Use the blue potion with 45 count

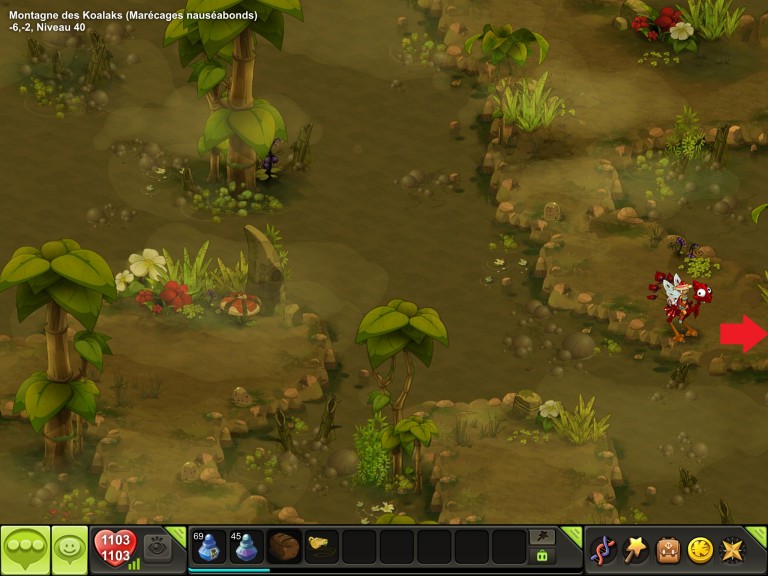(x=246, y=548)
